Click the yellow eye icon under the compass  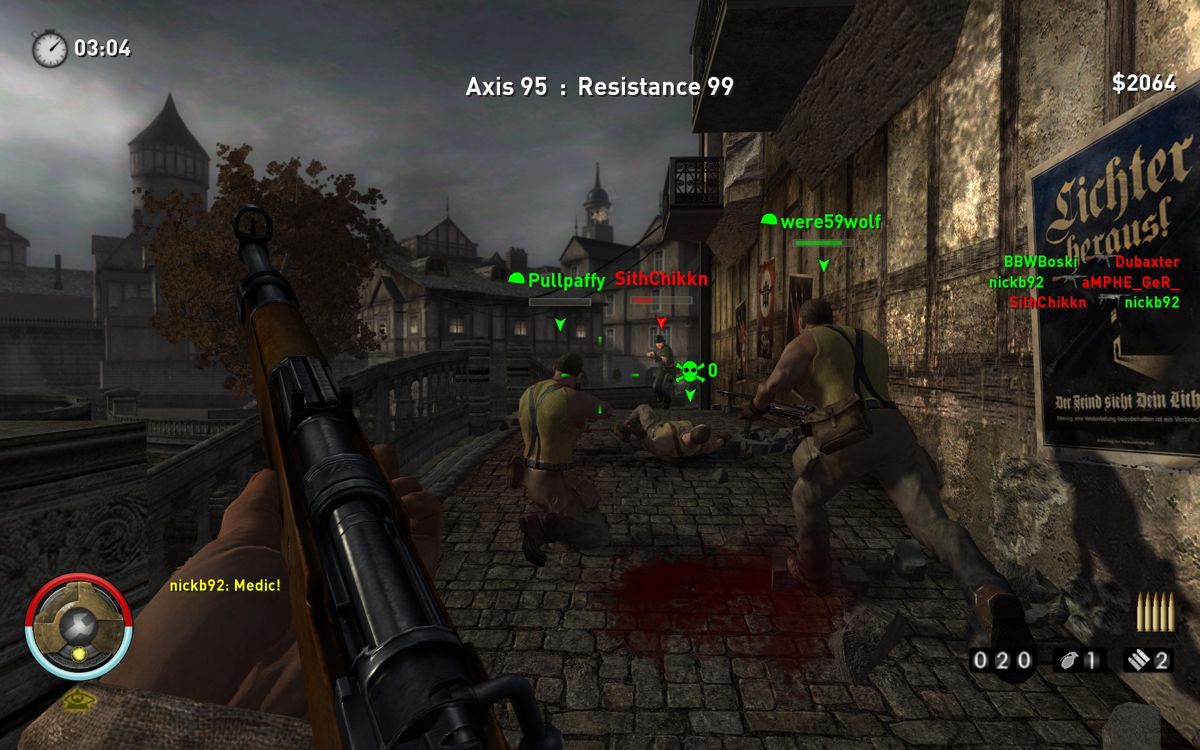(x=75, y=699)
